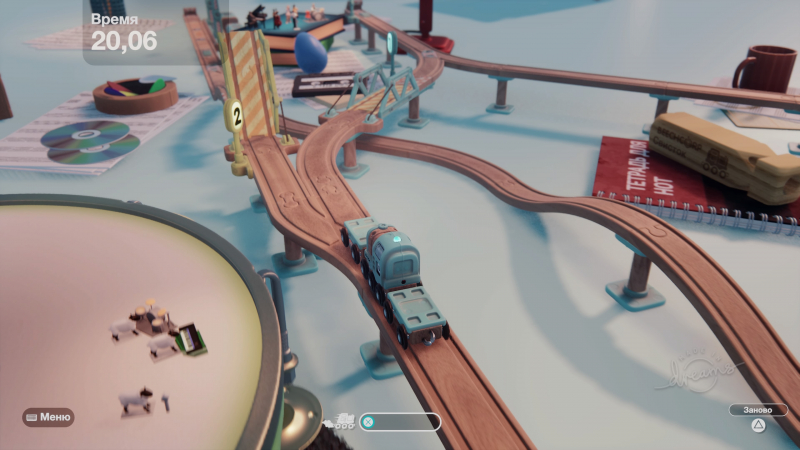This screenshot has width=800, height=450.
Task: Open the Меню button
Action: [49, 417]
